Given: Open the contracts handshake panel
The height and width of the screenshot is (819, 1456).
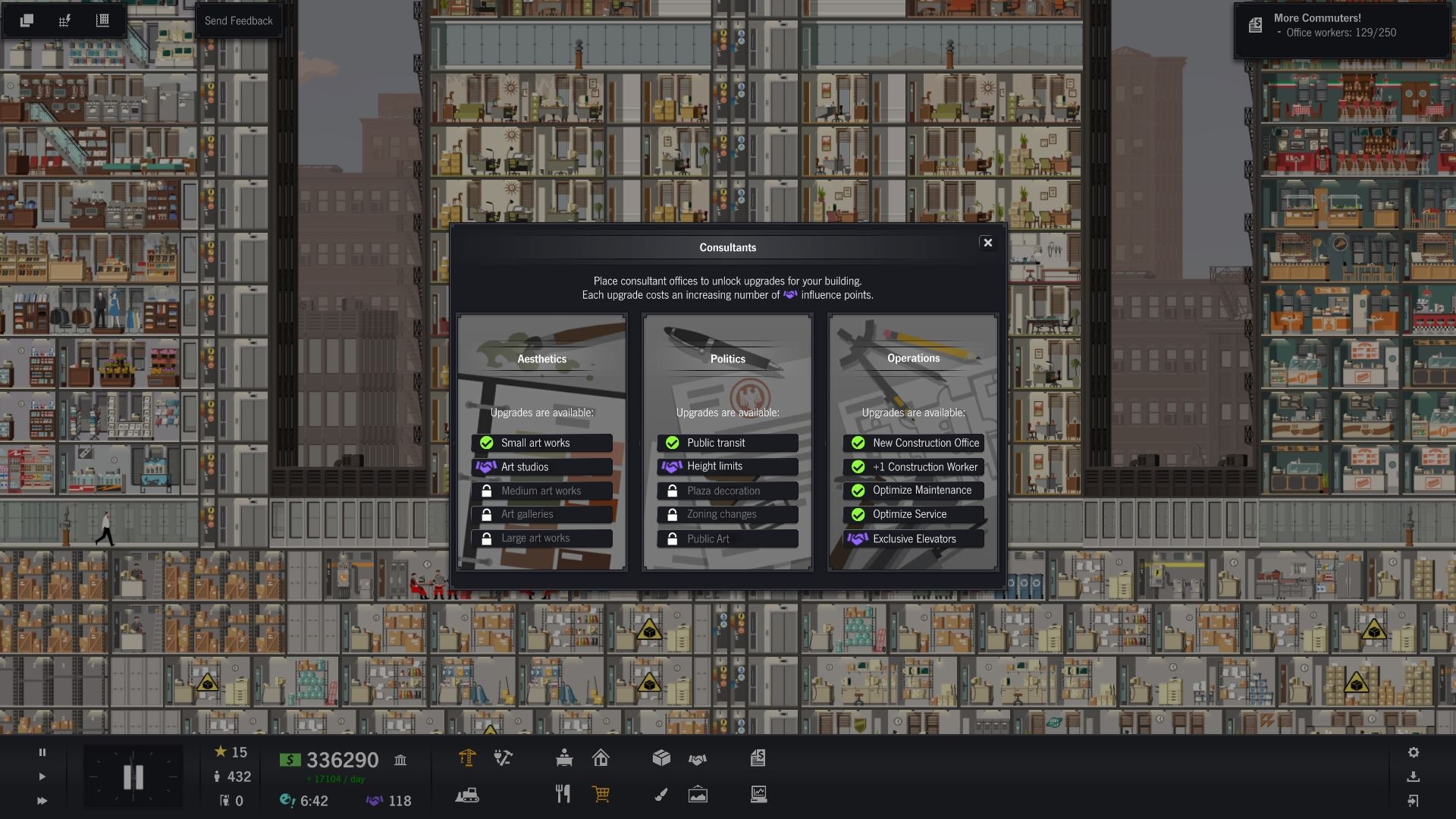Looking at the screenshot, I should click(x=698, y=758).
